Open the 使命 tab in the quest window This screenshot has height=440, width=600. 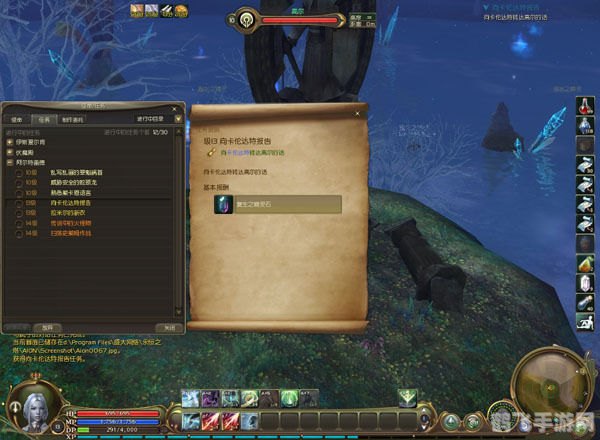(x=18, y=117)
